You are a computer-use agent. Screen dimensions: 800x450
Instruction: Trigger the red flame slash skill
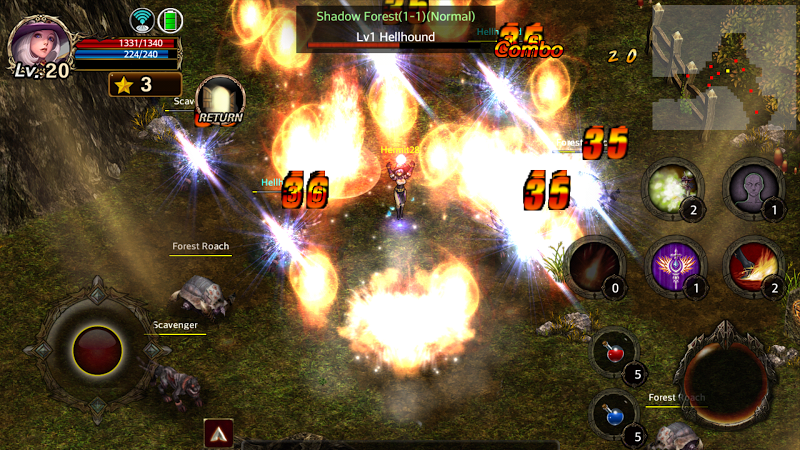click(753, 267)
